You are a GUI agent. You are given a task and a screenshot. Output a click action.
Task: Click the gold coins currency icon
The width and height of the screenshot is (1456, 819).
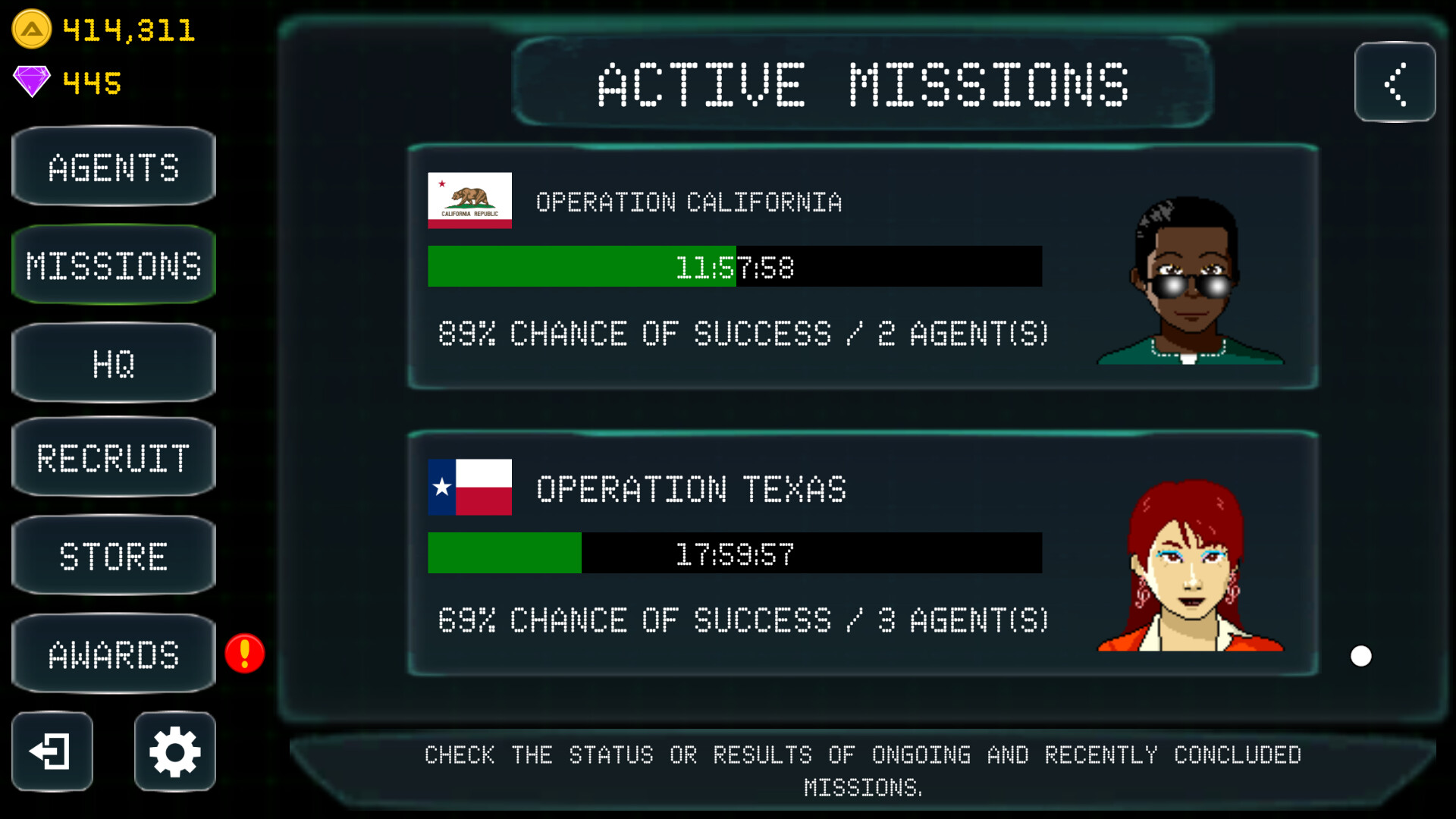pyautogui.click(x=32, y=30)
